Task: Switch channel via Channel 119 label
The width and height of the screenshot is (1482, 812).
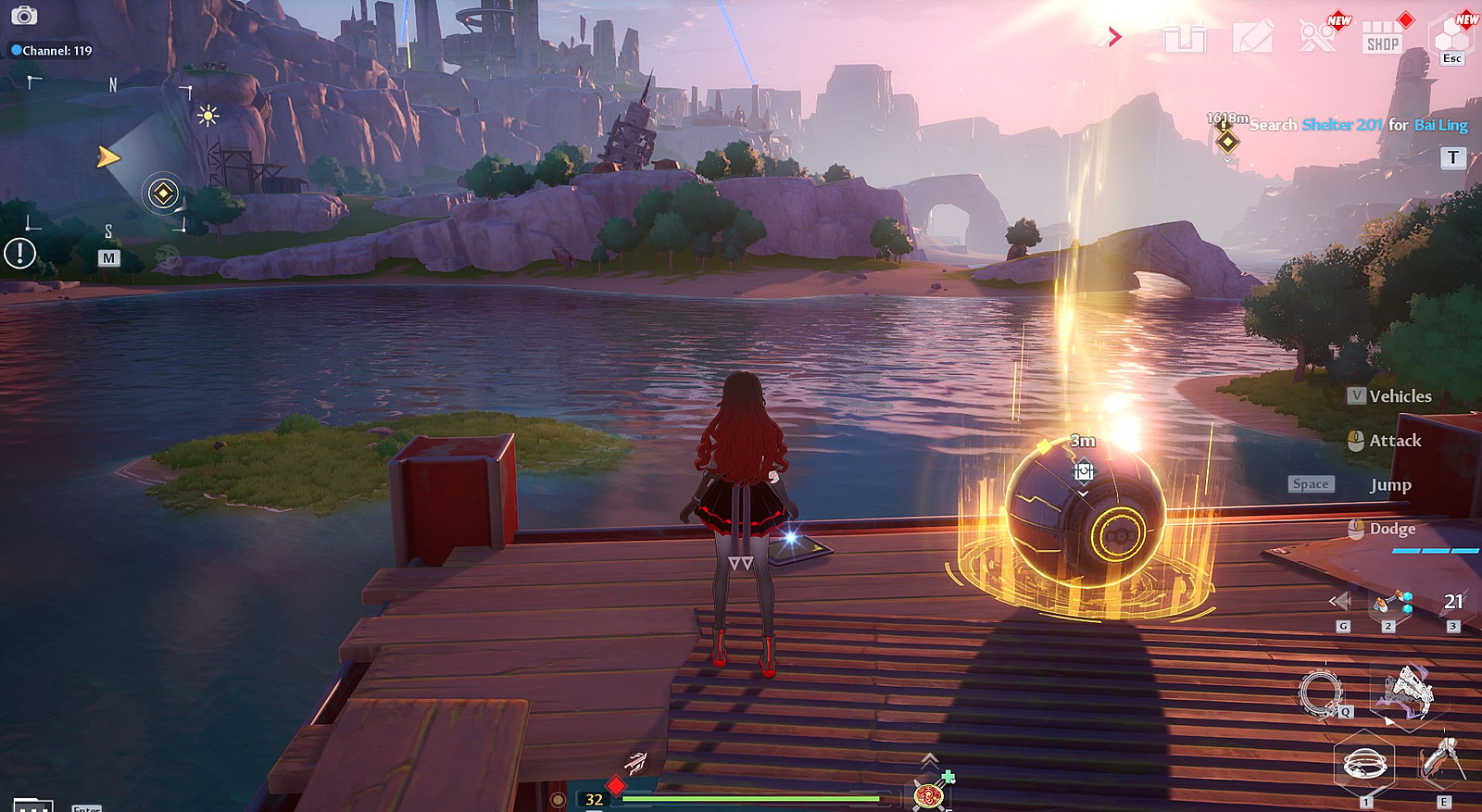Action: 52,51
